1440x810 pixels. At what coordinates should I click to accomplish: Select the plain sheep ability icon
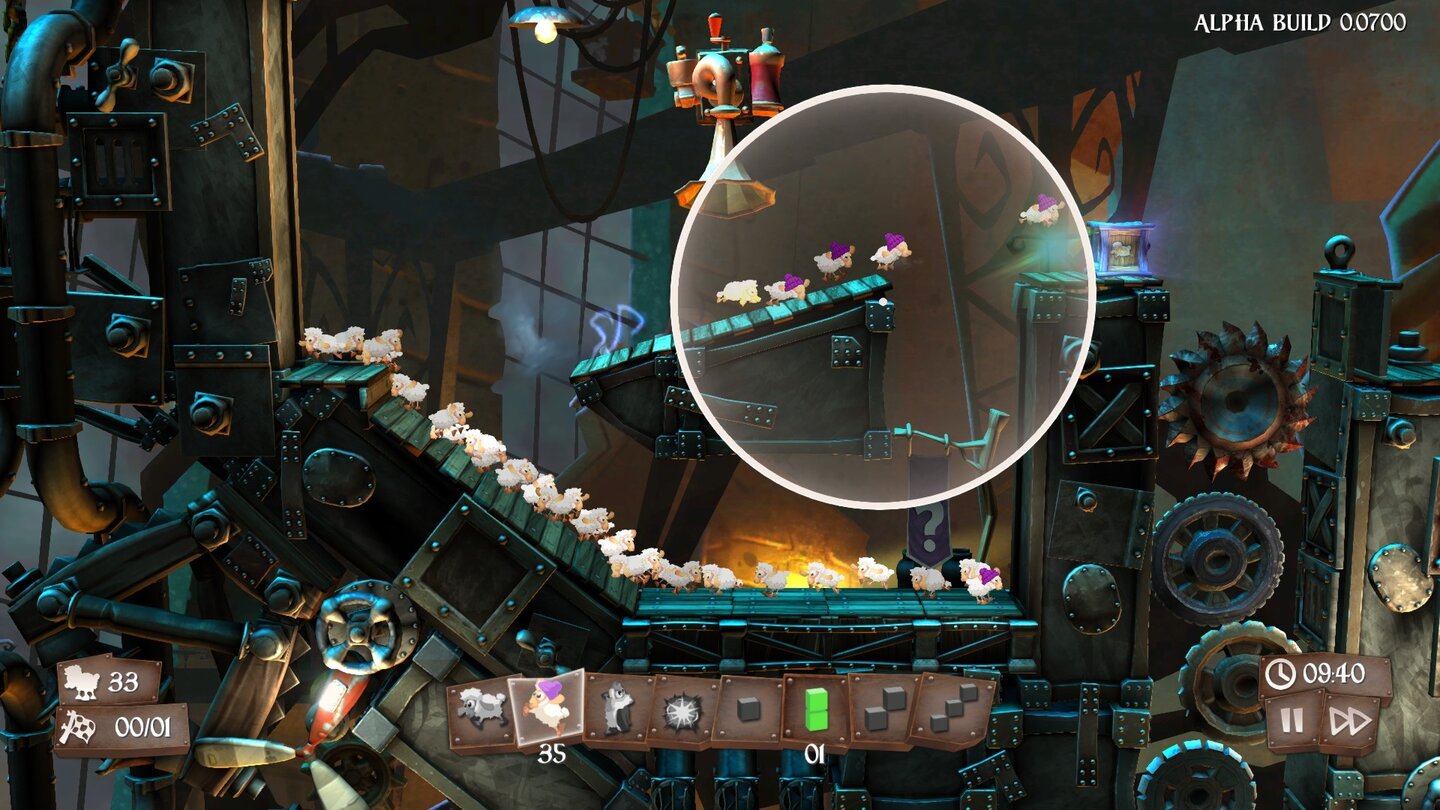click(482, 708)
